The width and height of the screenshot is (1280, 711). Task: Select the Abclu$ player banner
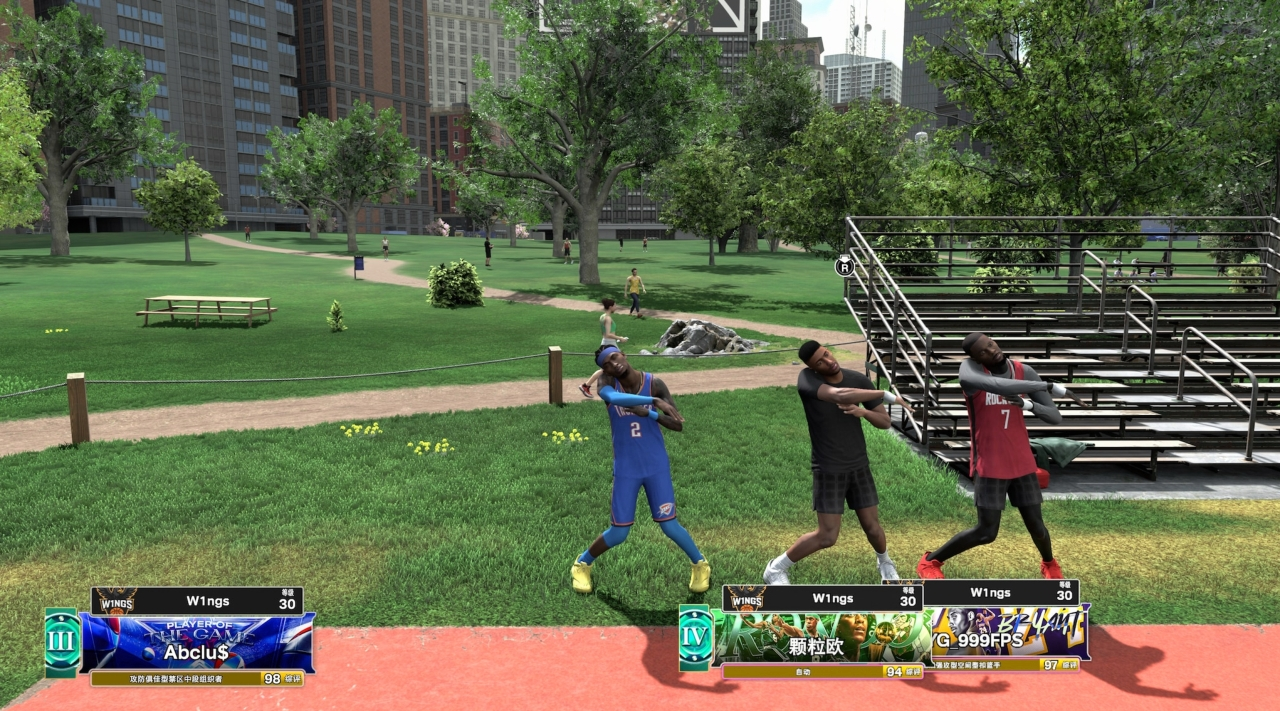point(197,642)
